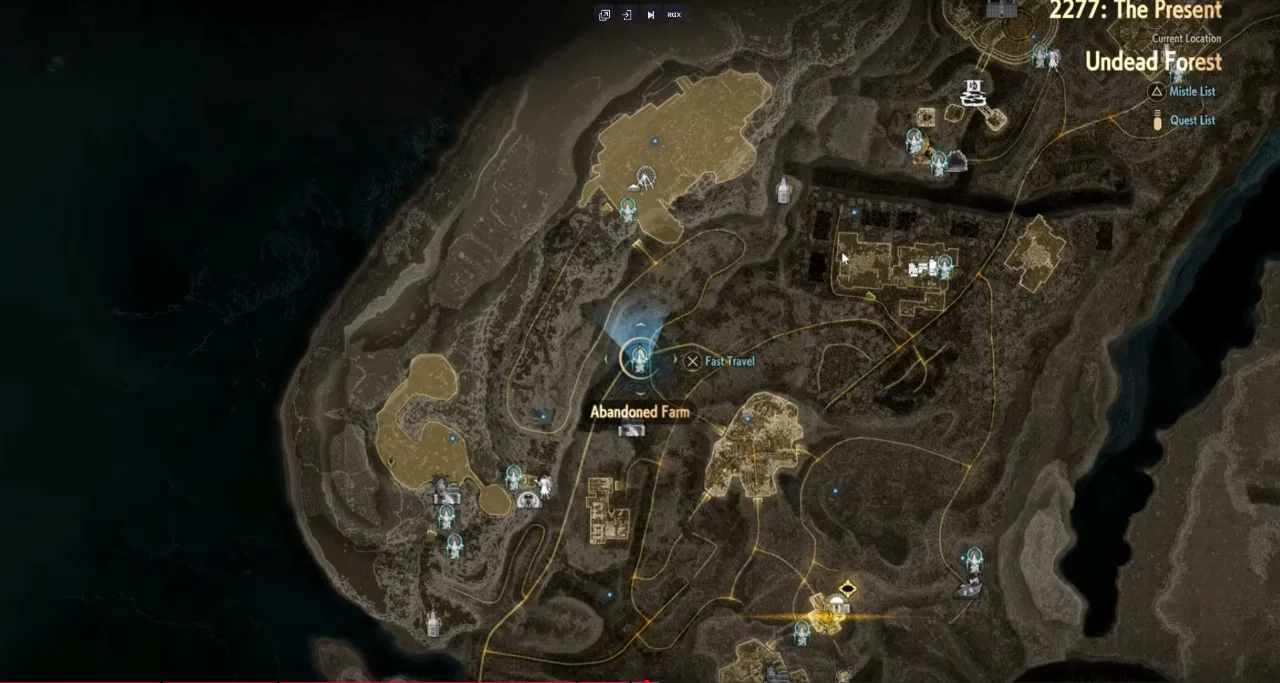Click the pop-out window overlay button
This screenshot has width=1280, height=683.
click(x=604, y=15)
